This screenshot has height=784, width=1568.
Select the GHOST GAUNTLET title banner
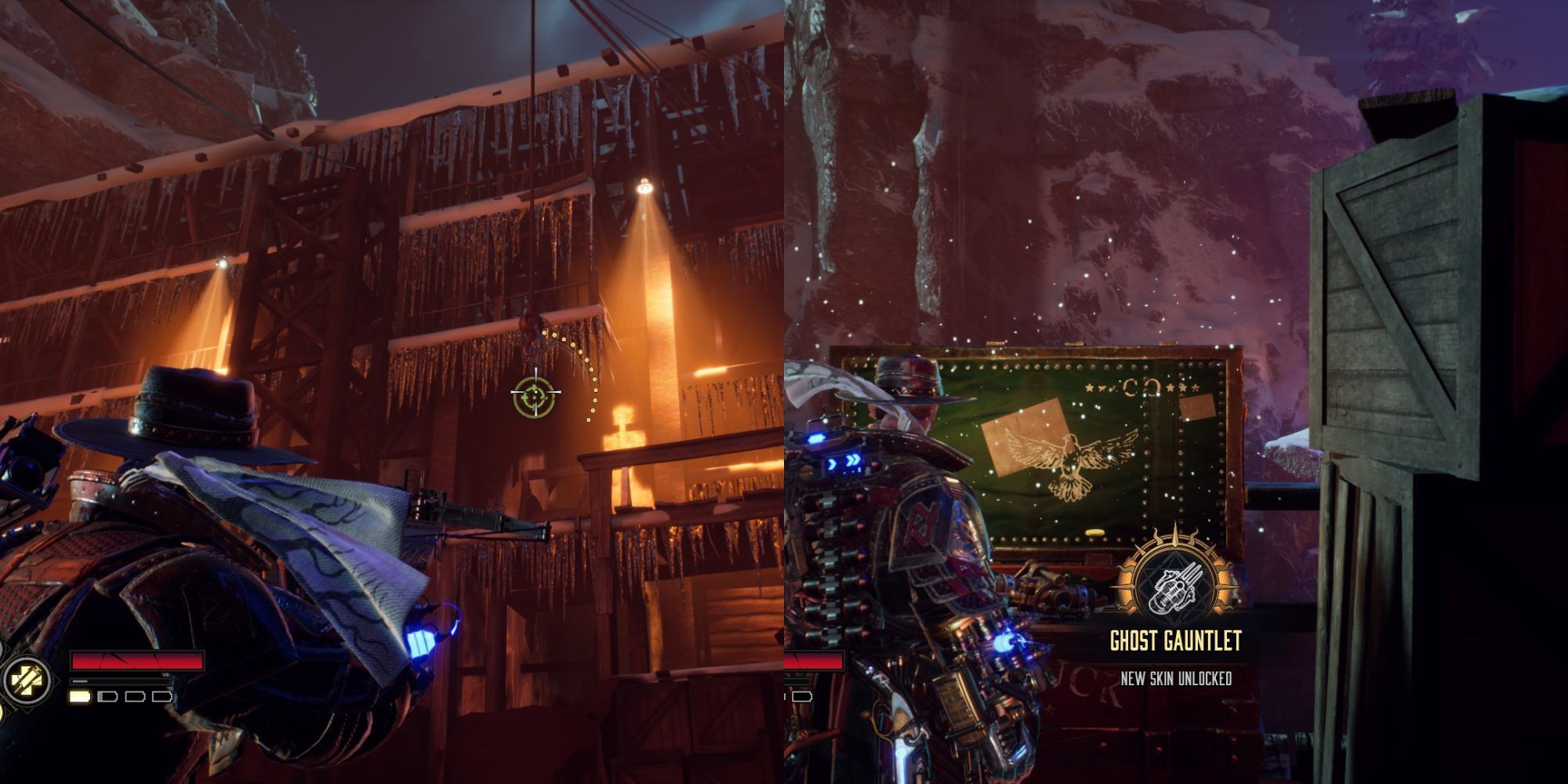tap(1175, 641)
